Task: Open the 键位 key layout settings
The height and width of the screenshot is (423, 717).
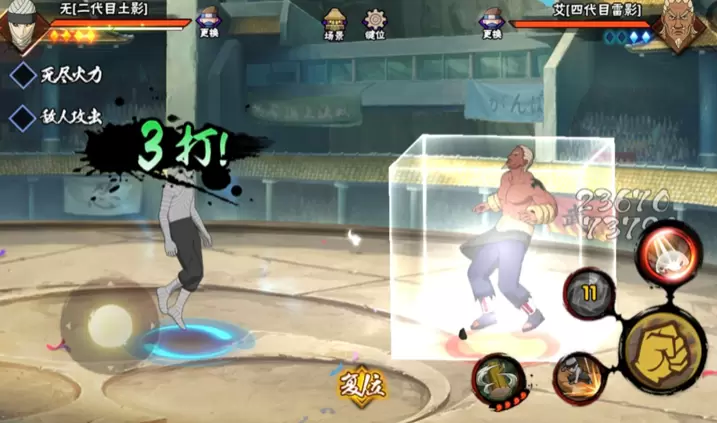Action: tap(376, 24)
